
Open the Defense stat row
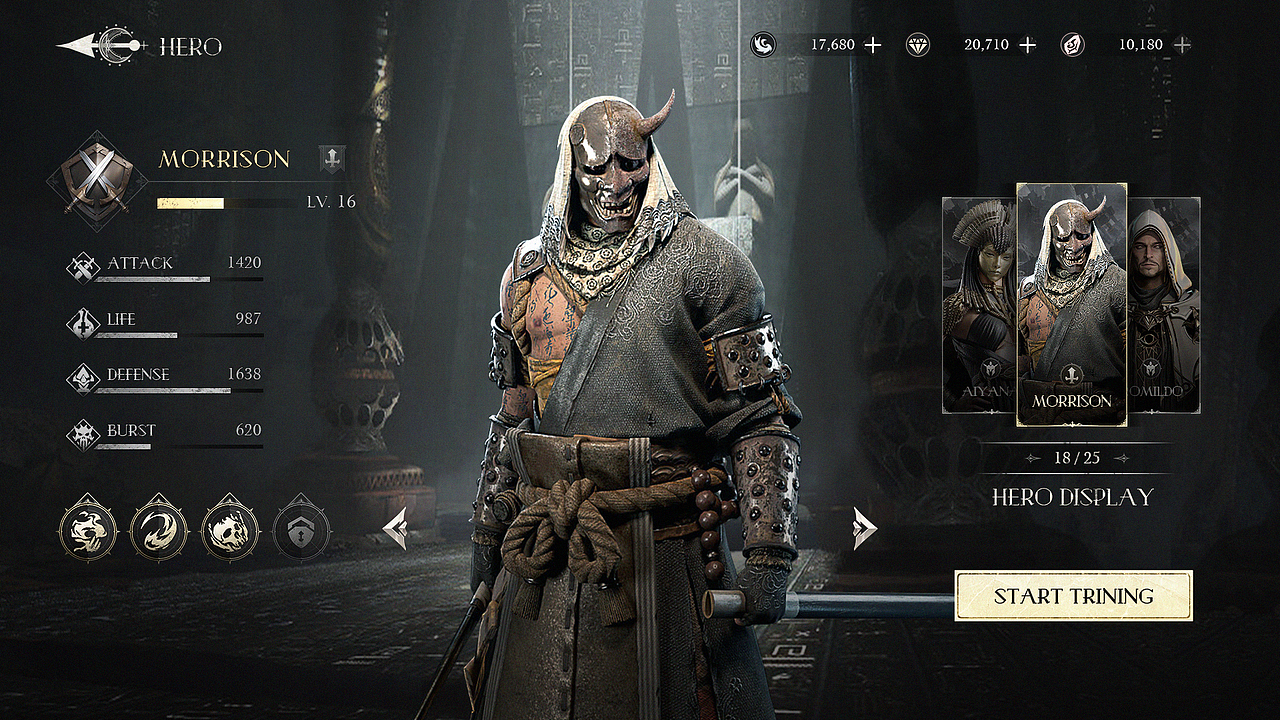coord(165,377)
